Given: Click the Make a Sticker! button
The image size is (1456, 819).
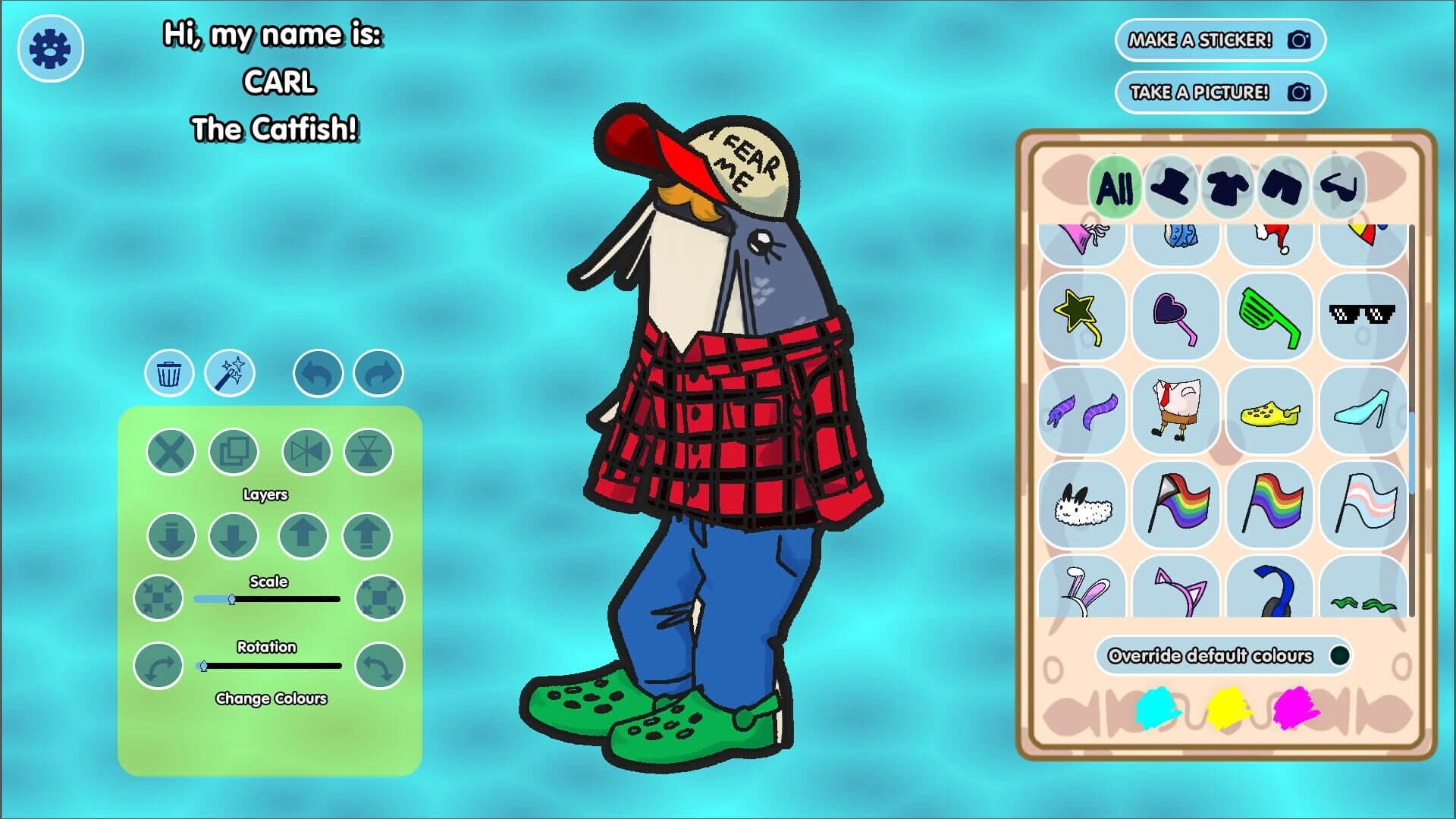Looking at the screenshot, I should click(x=1219, y=40).
